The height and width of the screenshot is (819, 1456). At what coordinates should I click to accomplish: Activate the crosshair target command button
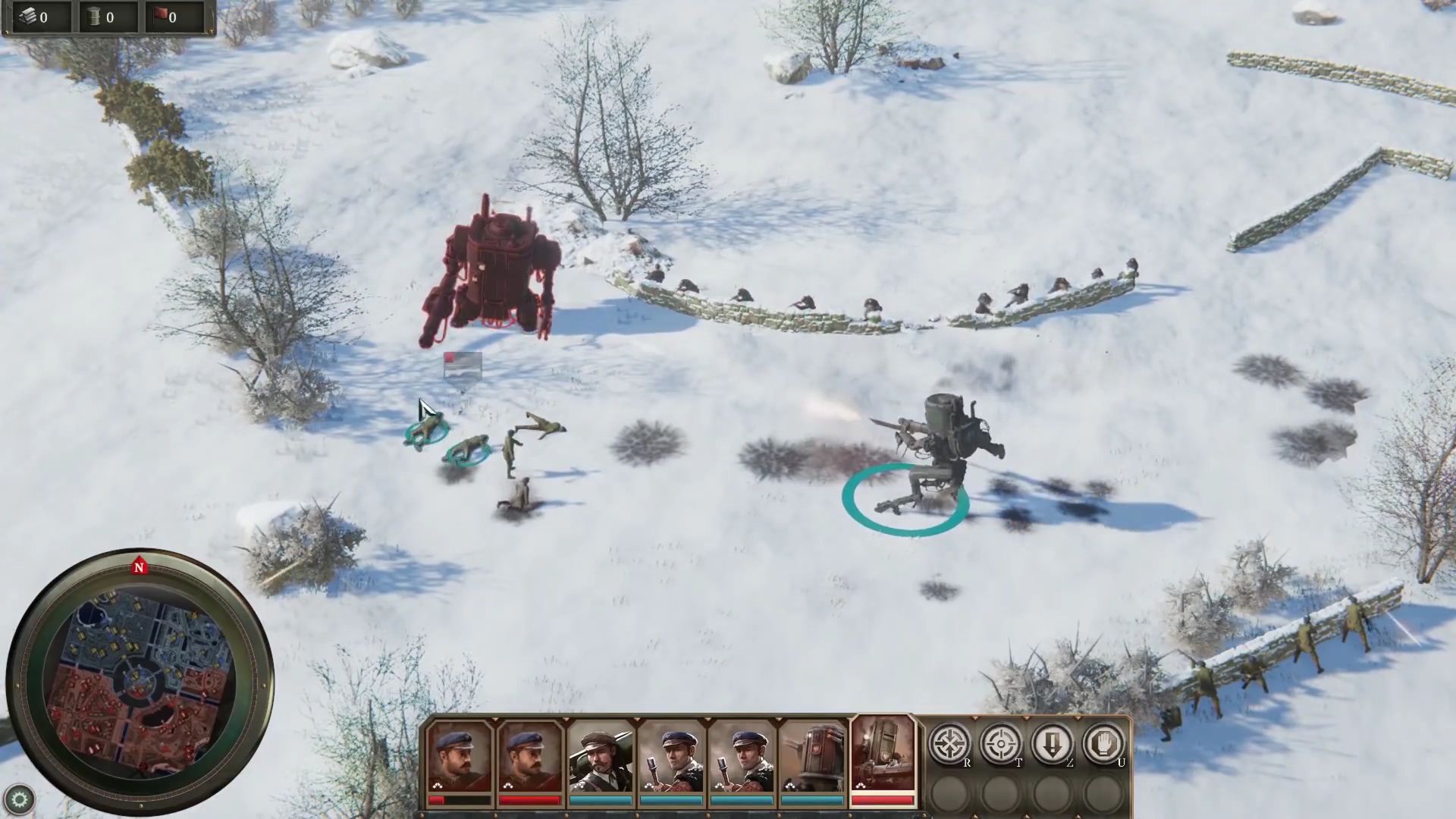click(x=1001, y=744)
